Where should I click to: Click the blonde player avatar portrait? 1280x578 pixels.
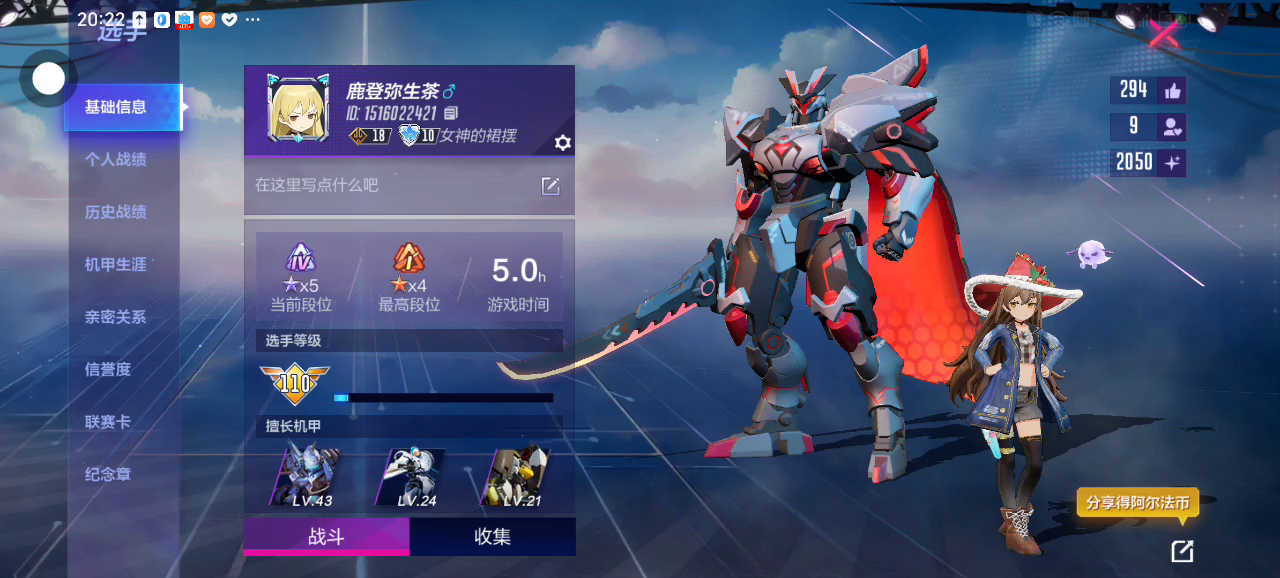coord(299,108)
